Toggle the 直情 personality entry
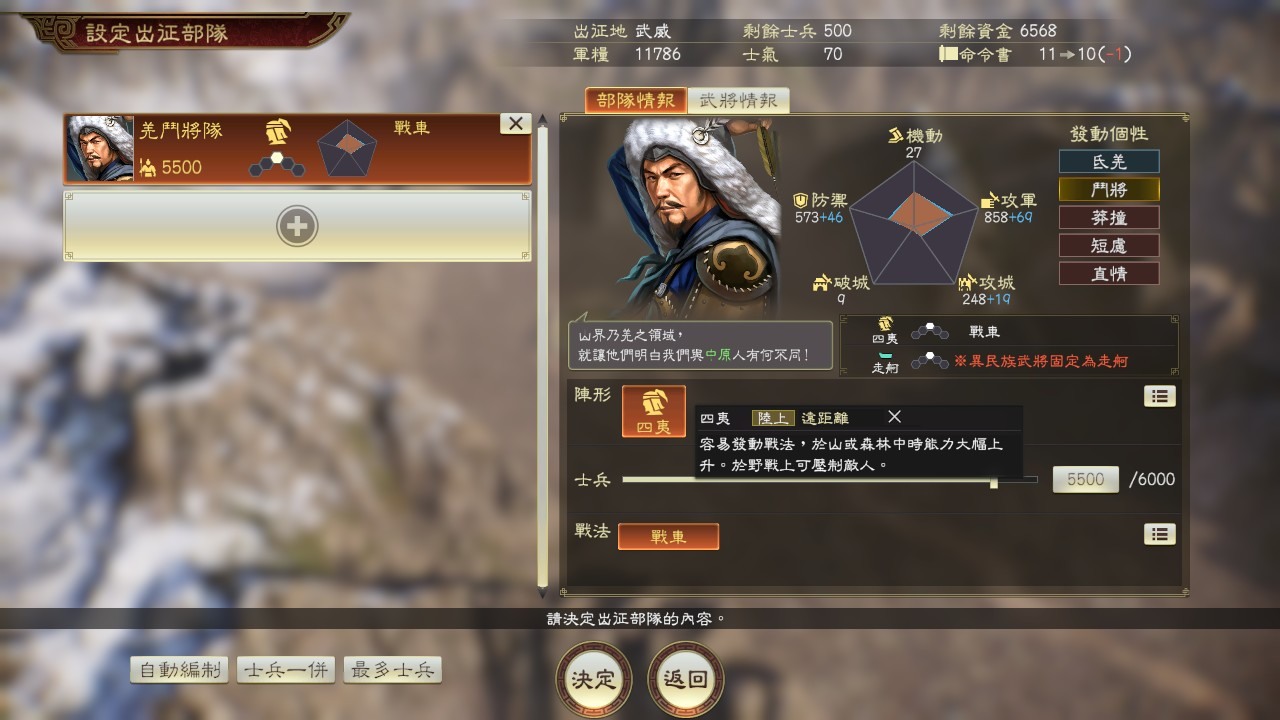Viewport: 1280px width, 720px height. [x=1108, y=273]
